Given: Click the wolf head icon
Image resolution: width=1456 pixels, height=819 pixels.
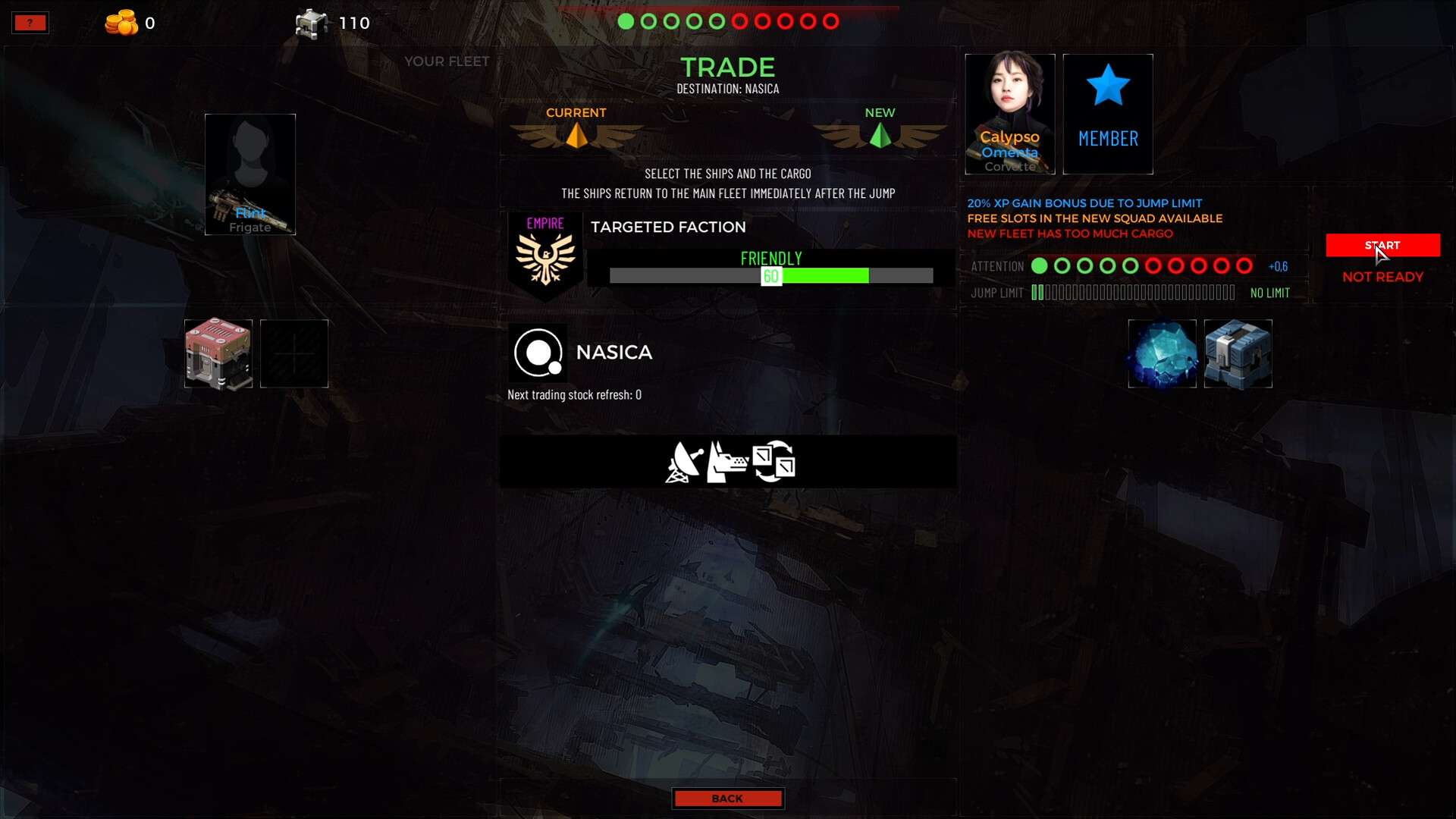Looking at the screenshot, I should pyautogui.click(x=726, y=462).
